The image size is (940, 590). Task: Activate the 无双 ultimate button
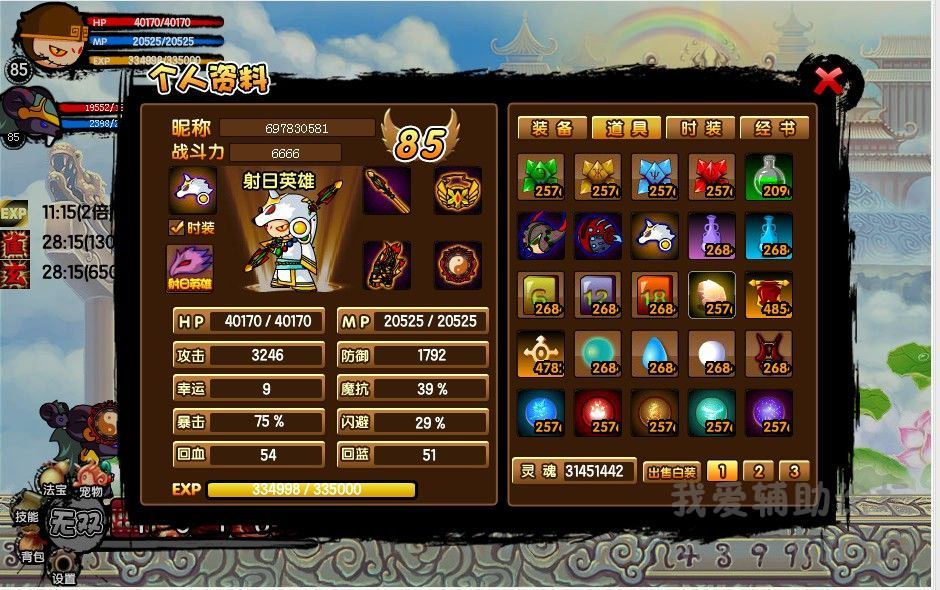(78, 523)
